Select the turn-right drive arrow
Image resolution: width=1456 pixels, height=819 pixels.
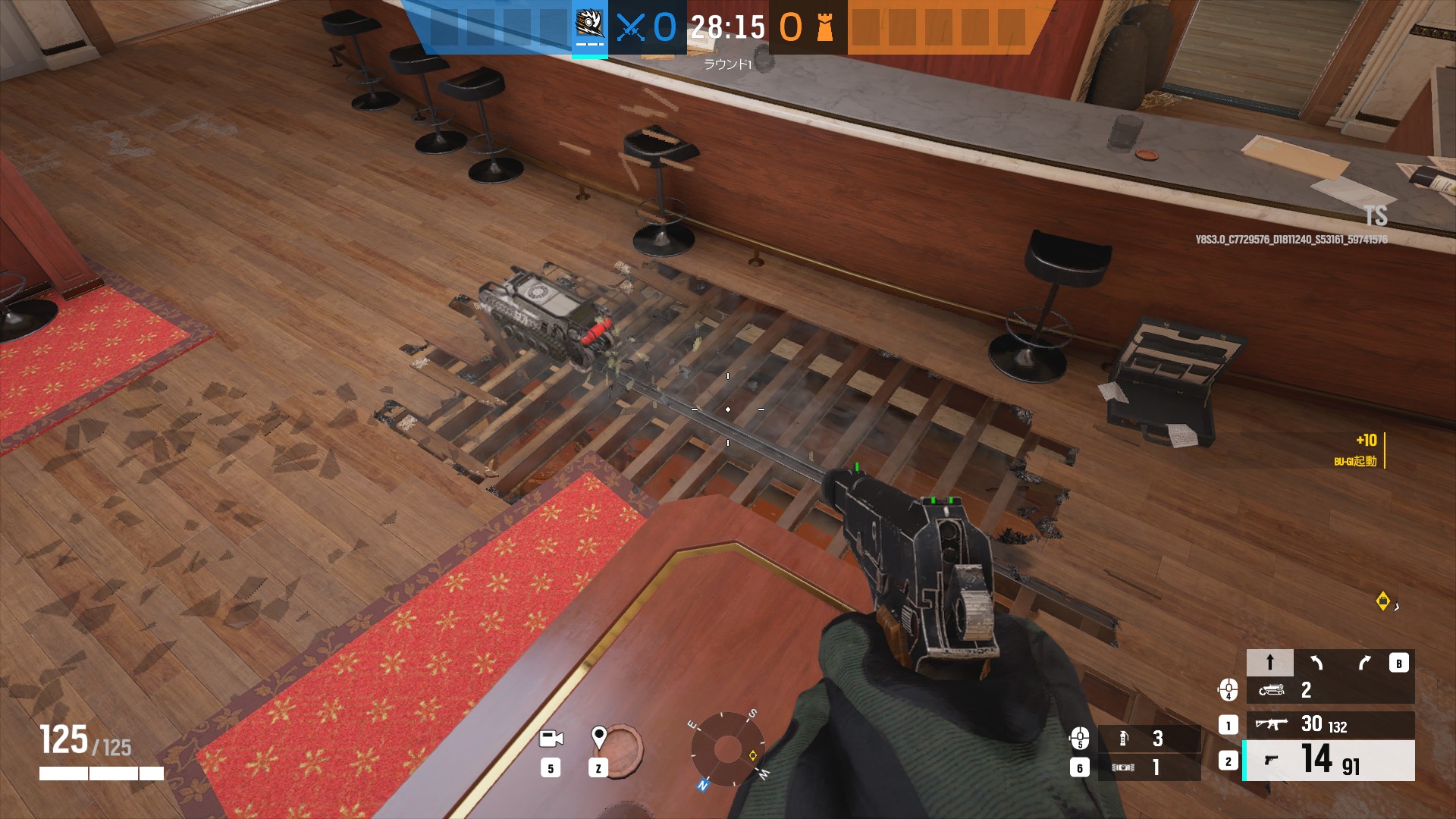pyautogui.click(x=1363, y=662)
